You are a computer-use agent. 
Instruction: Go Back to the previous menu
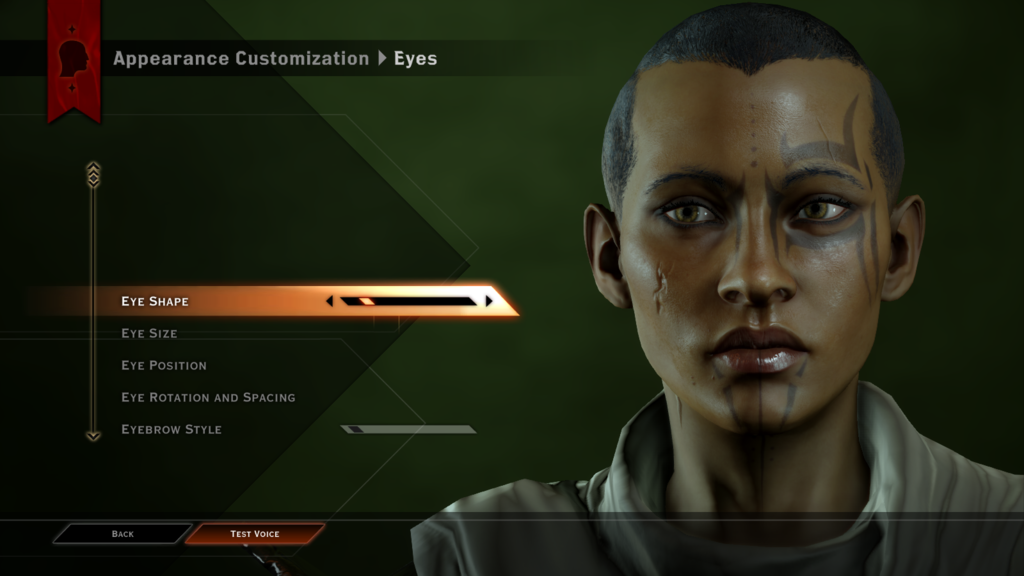pos(122,534)
